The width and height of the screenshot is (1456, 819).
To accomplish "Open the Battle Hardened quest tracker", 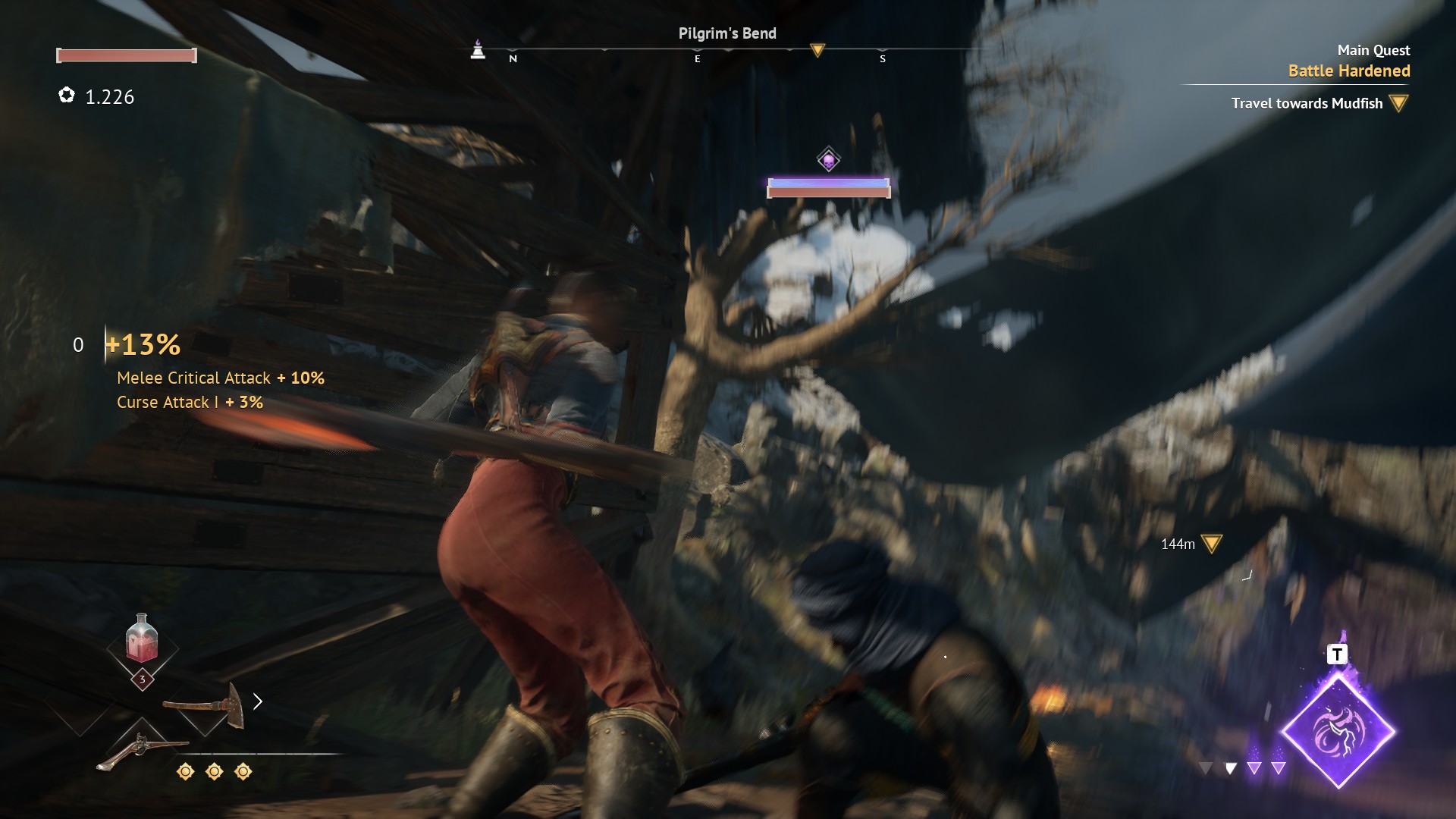I will 1348,71.
